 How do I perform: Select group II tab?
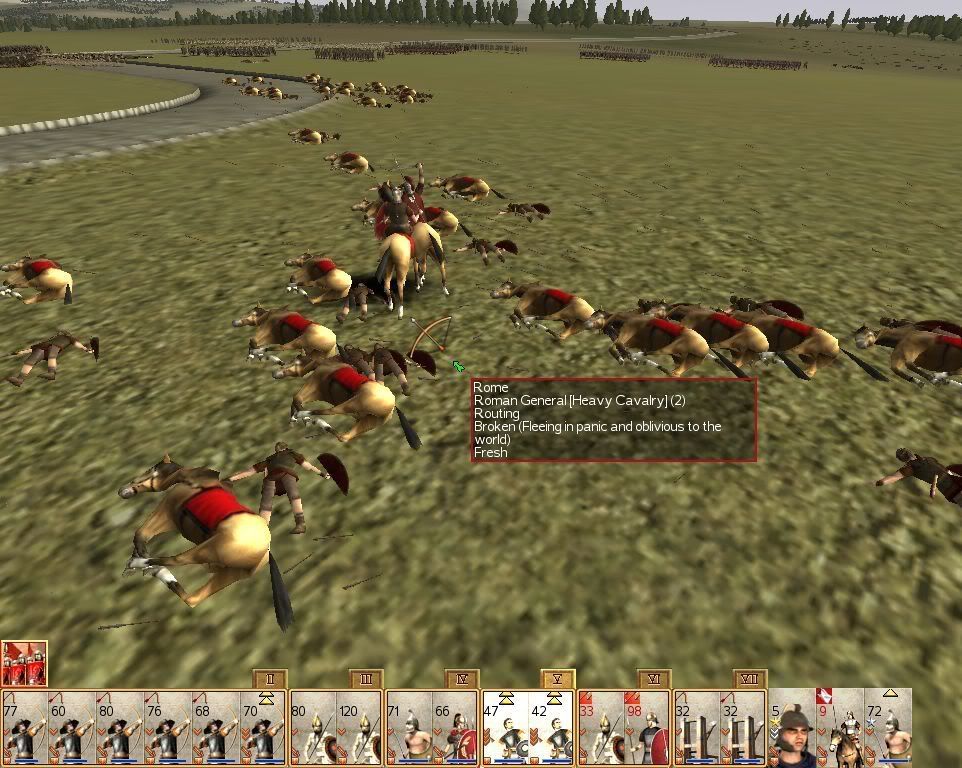pyautogui.click(x=270, y=680)
